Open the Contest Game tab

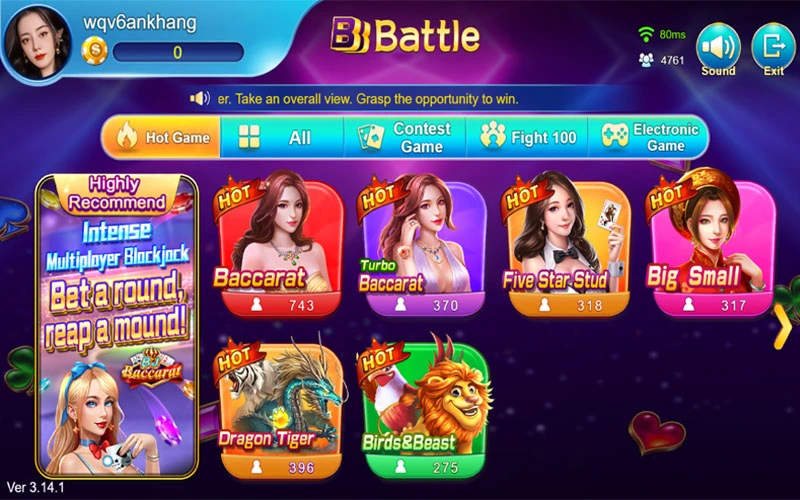406,137
